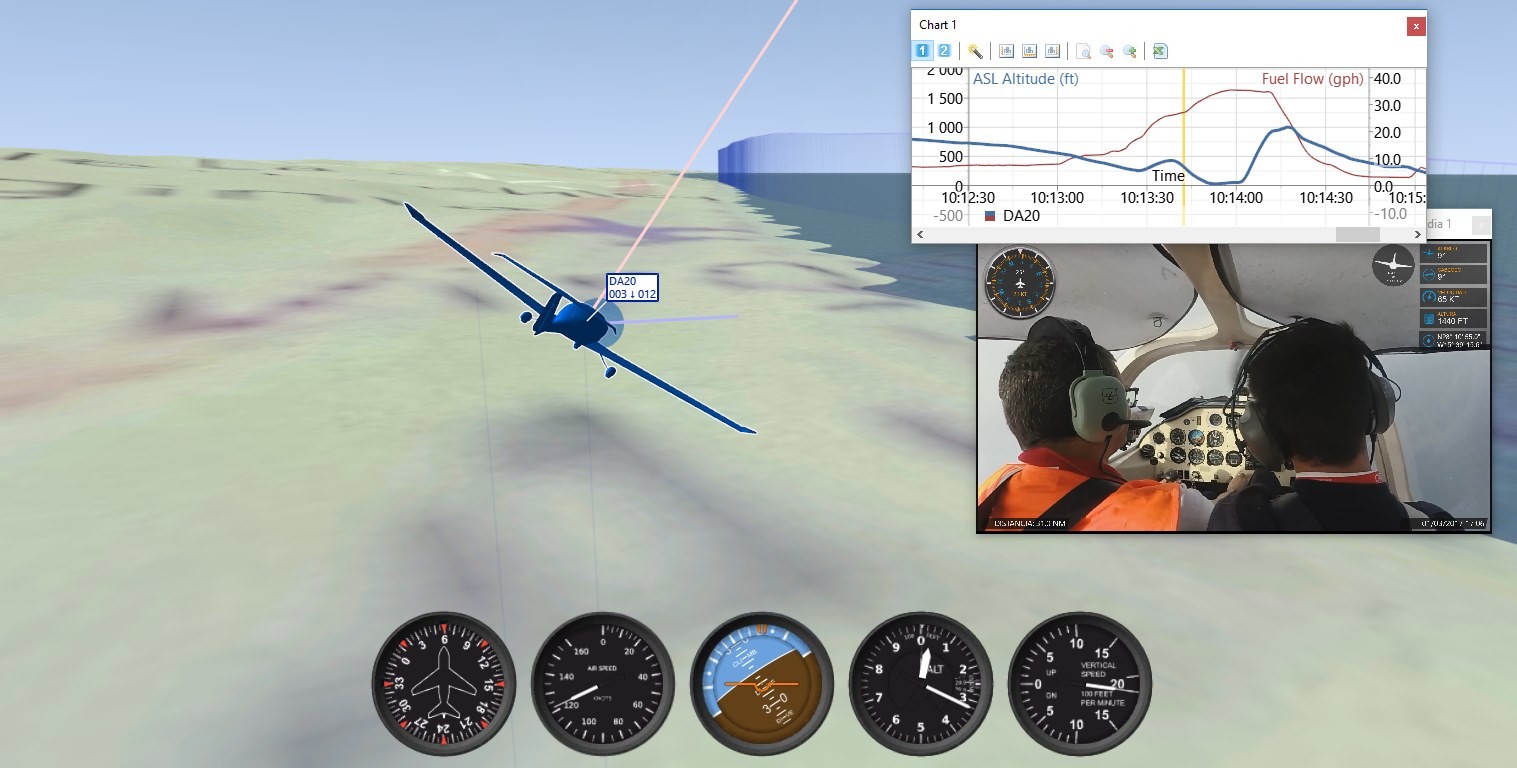Select the chart wand settings icon
This screenshot has width=1517, height=768.
pos(974,50)
